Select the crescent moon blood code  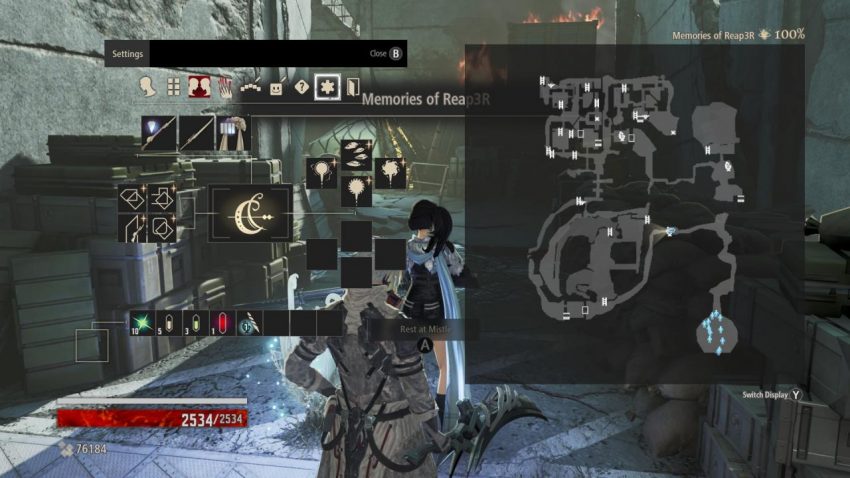coord(251,212)
